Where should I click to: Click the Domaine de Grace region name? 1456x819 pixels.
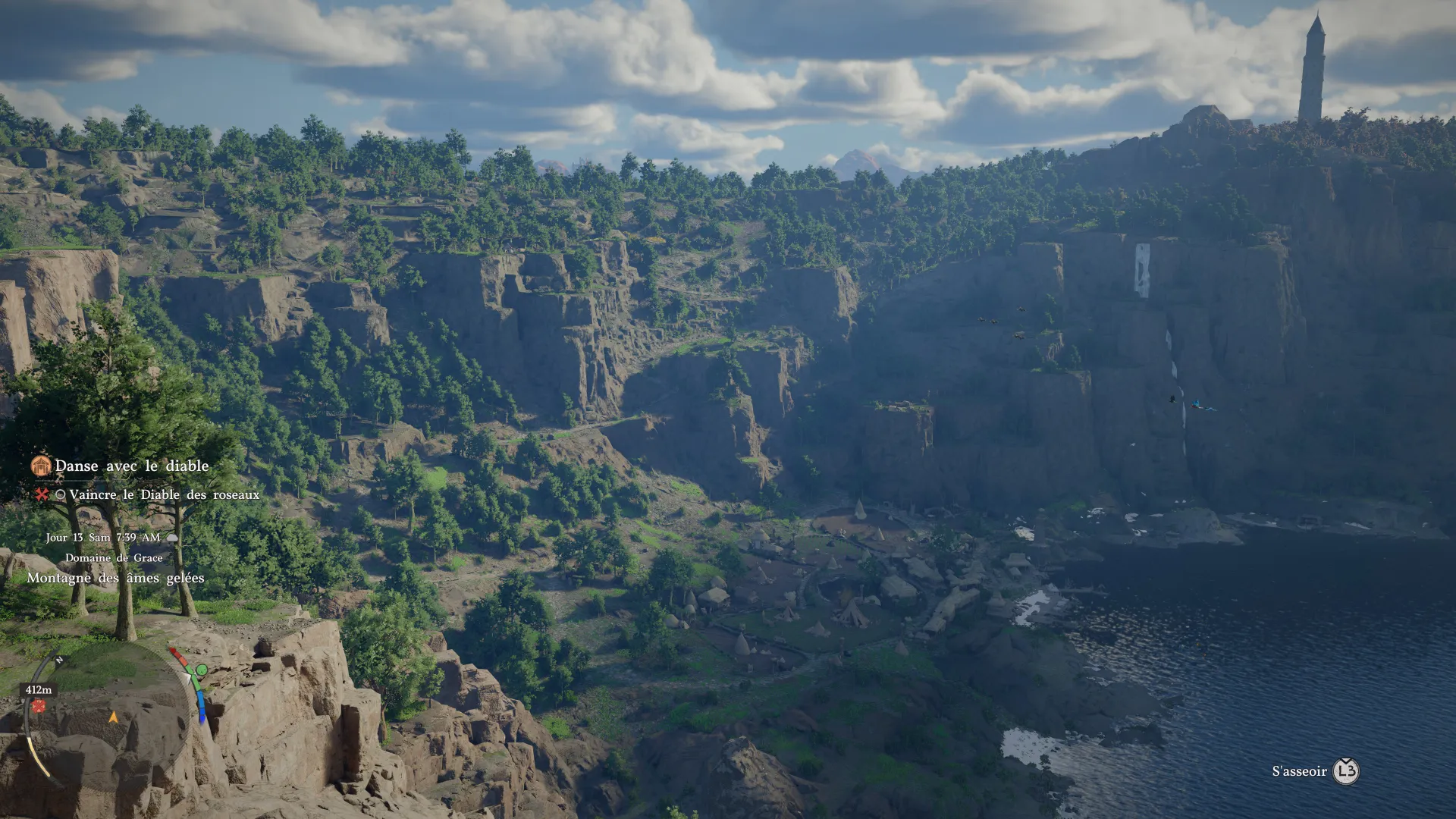[x=114, y=557]
